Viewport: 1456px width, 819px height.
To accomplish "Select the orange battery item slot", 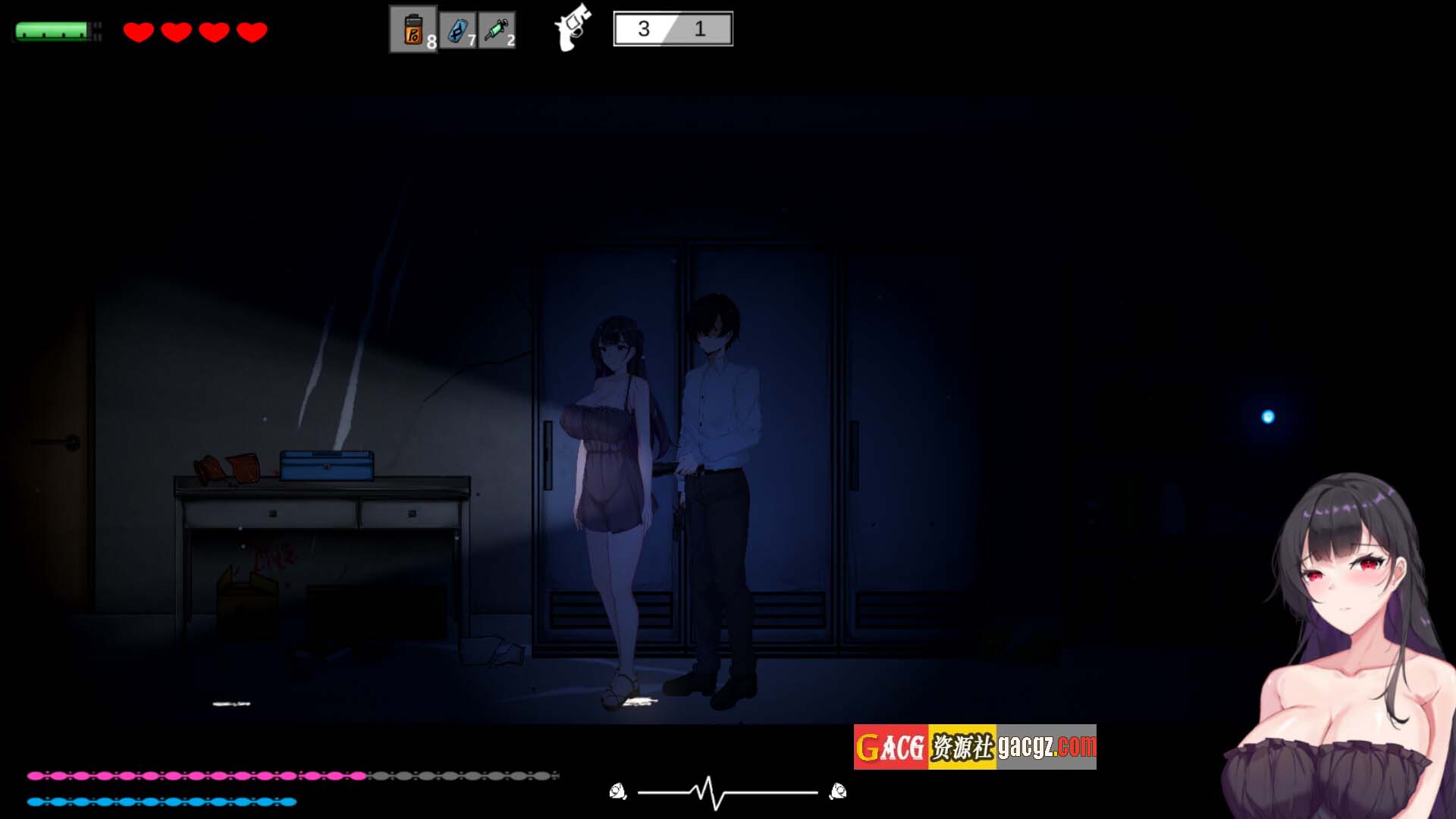I will [413, 30].
